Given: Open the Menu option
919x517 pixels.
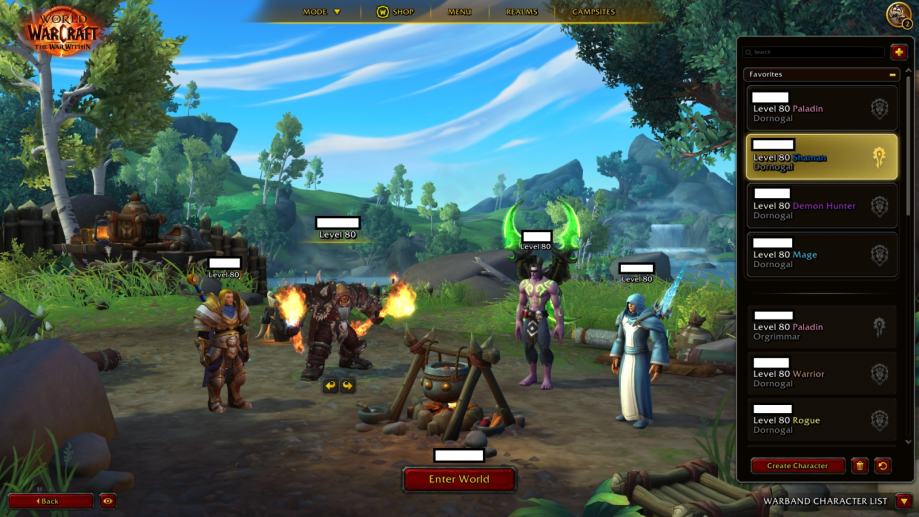Looking at the screenshot, I should coord(460,12).
